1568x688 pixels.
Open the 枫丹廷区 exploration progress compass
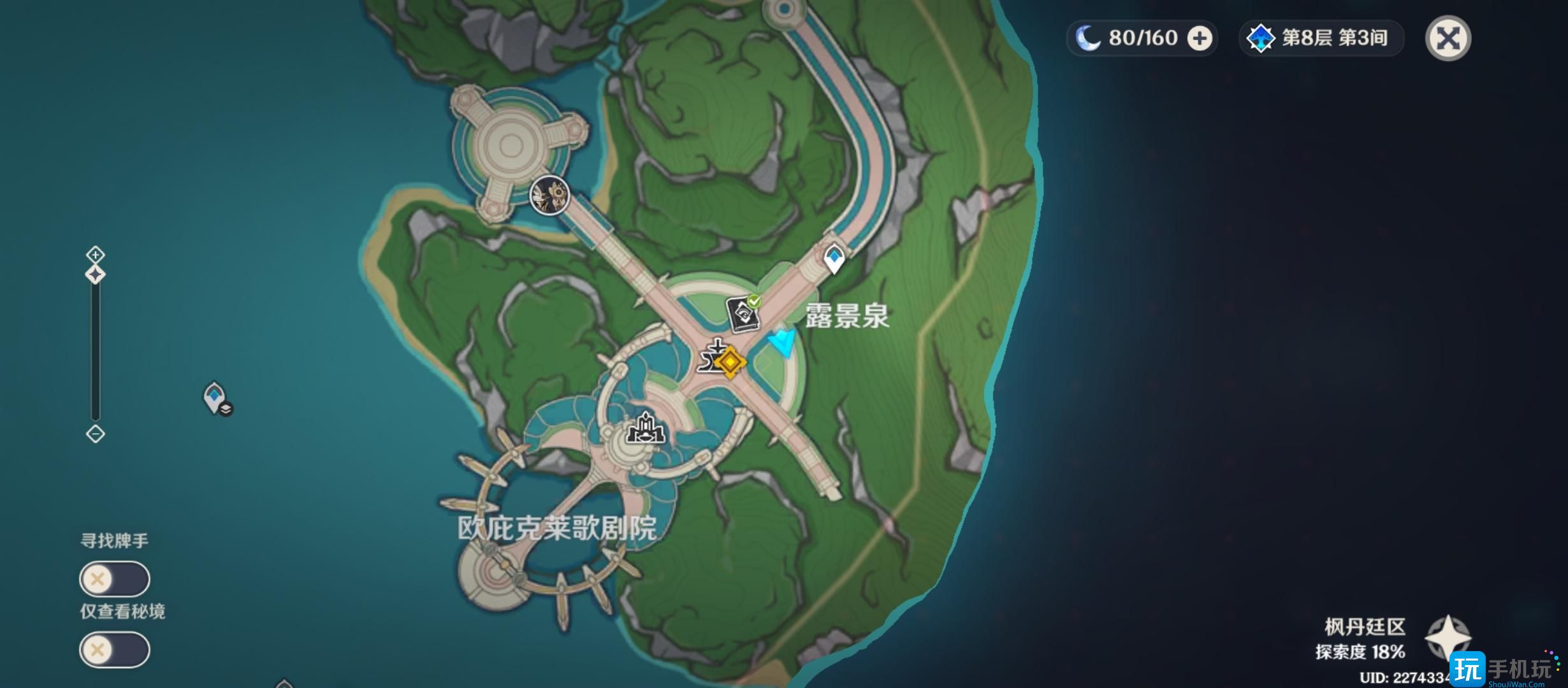click(1448, 637)
